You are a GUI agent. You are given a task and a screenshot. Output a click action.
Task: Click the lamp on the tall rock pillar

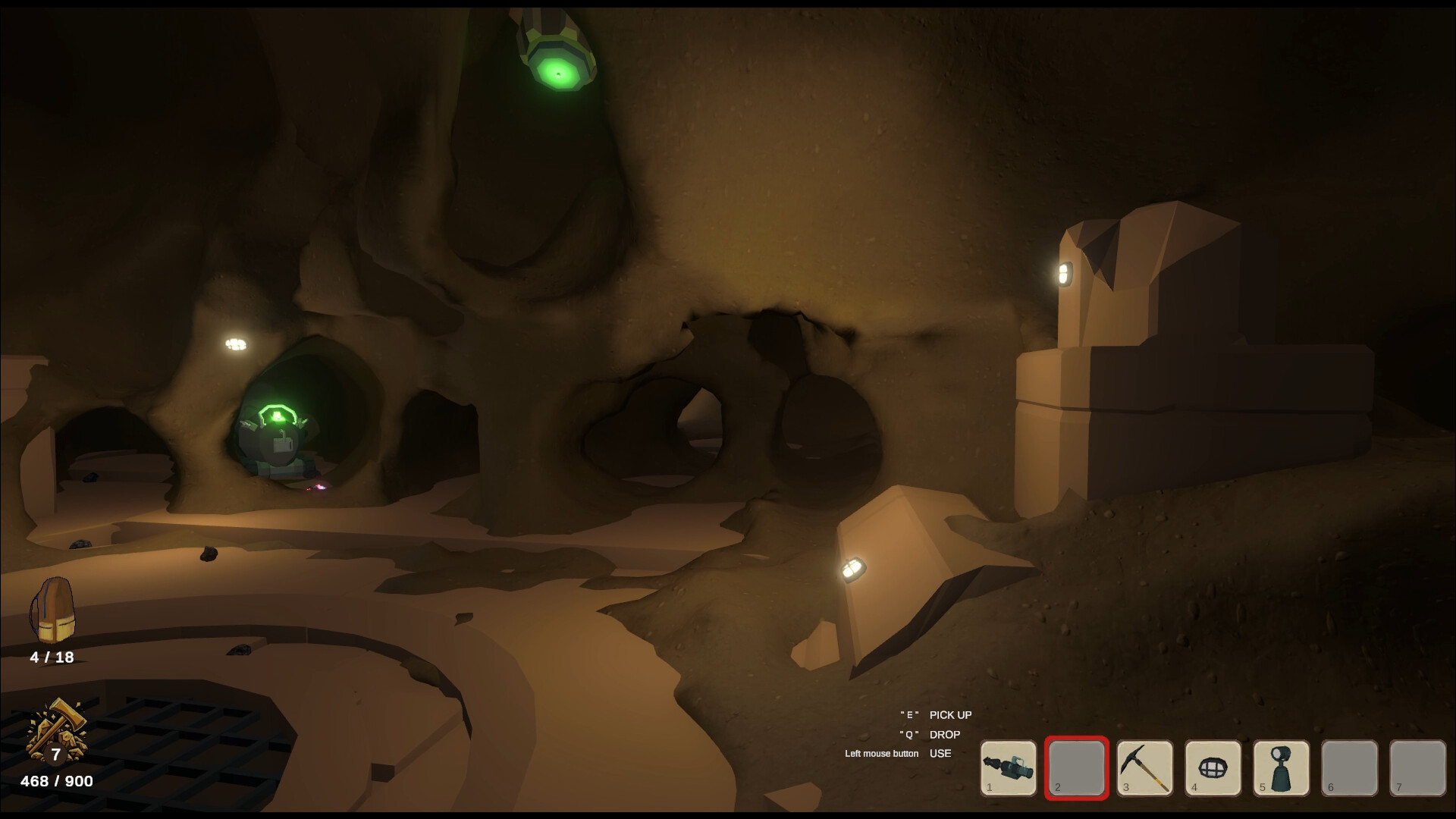tap(1066, 272)
